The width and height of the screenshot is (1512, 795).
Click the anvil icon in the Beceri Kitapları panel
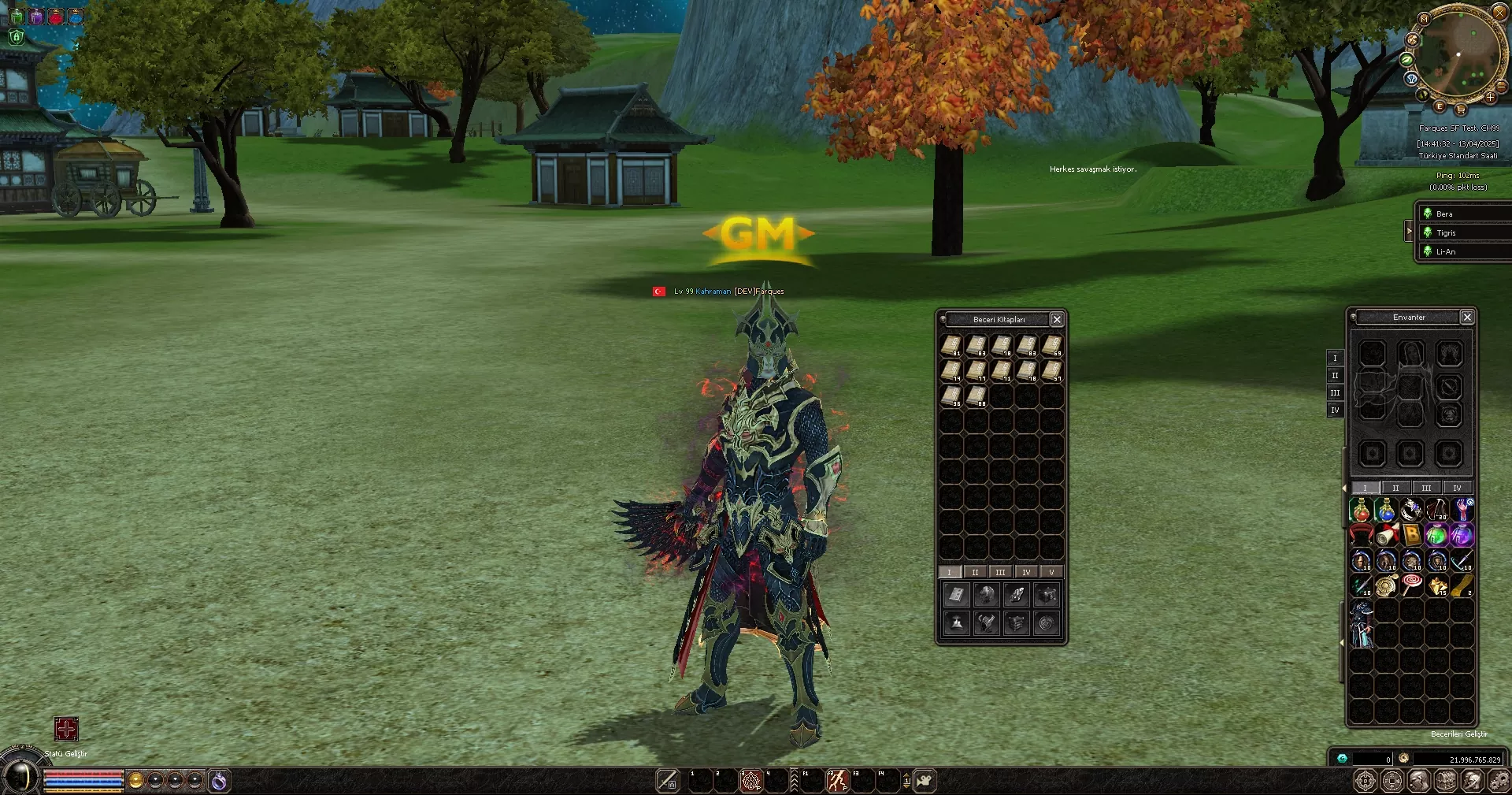click(x=957, y=622)
